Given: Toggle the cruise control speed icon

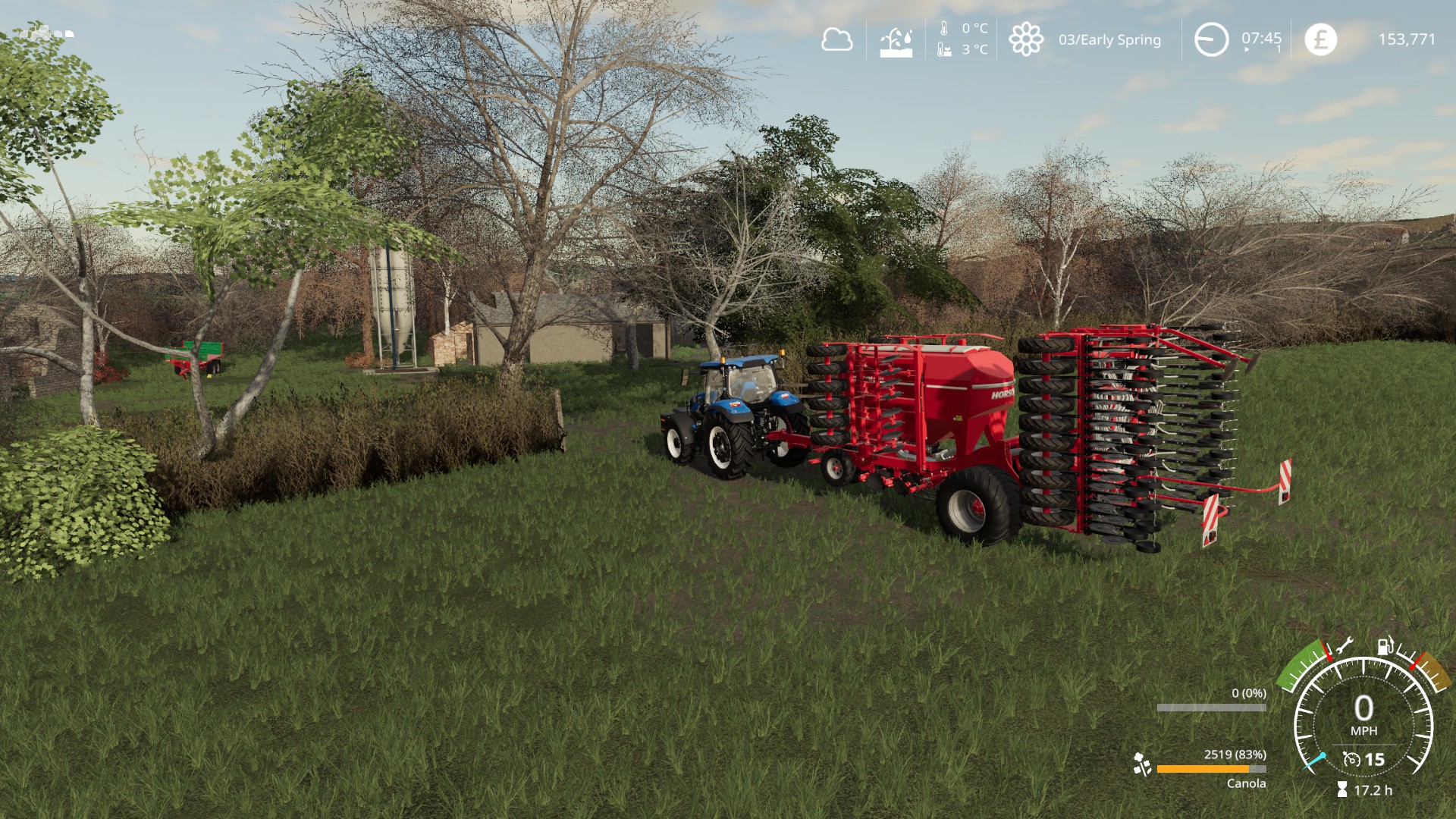Looking at the screenshot, I should click(x=1351, y=759).
